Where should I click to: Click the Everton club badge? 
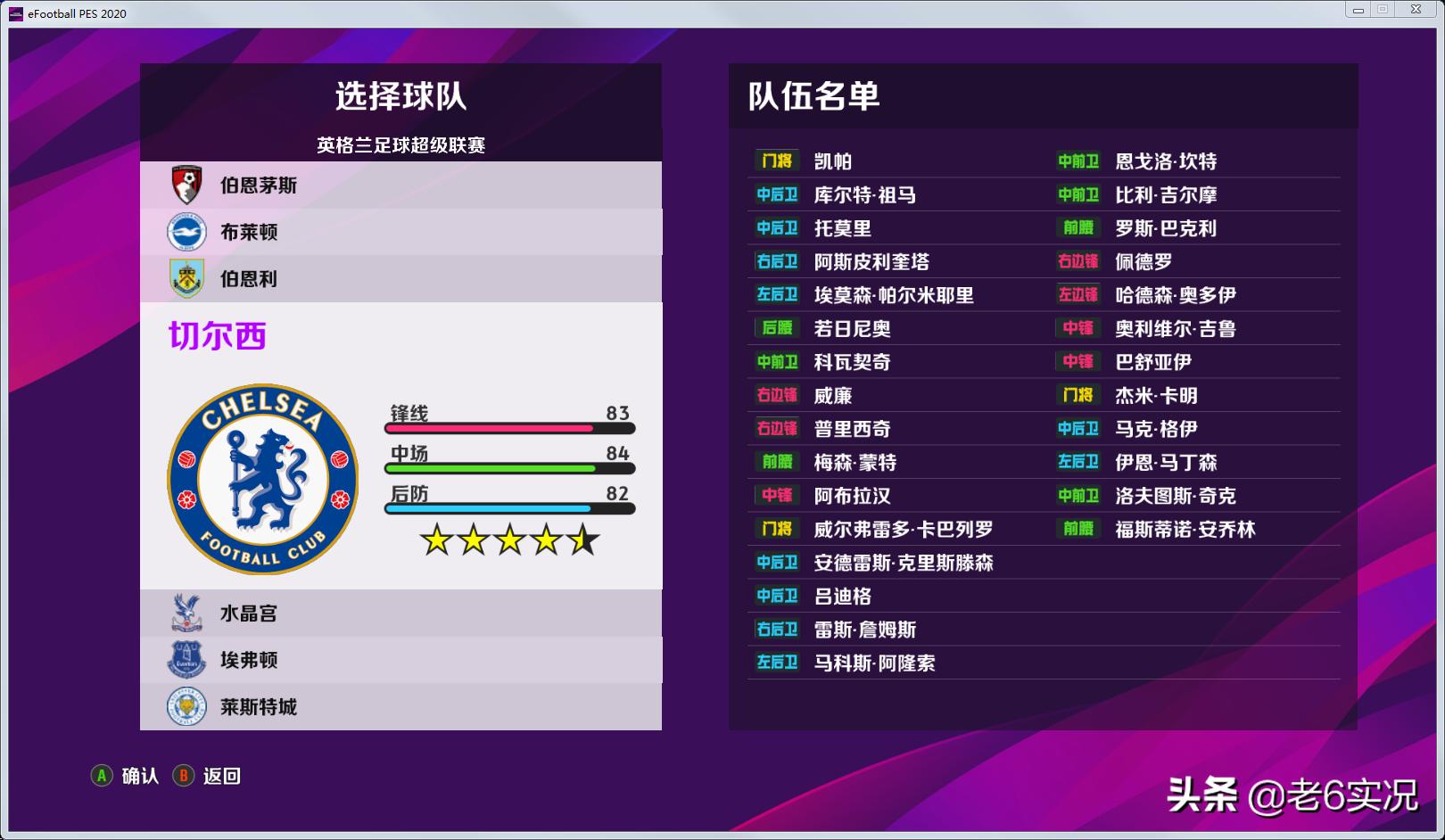click(186, 660)
